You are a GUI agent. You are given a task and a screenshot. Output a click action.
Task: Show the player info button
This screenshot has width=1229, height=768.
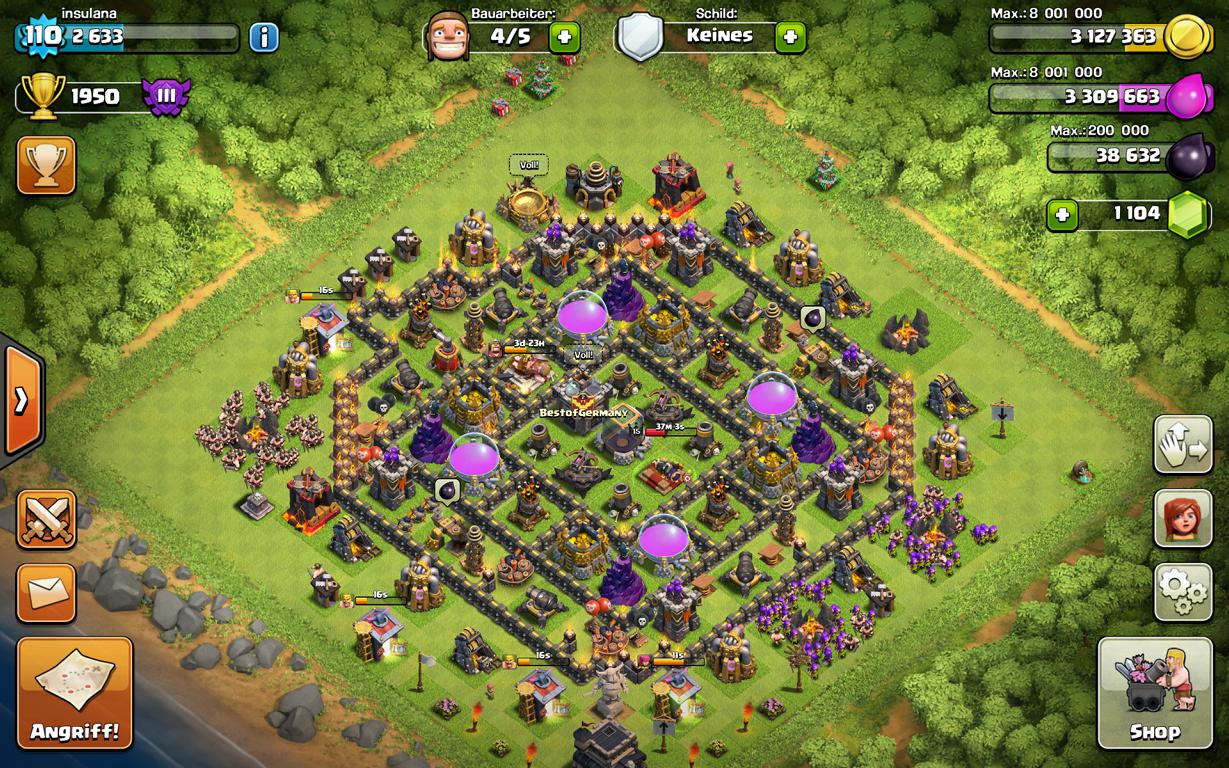[264, 38]
